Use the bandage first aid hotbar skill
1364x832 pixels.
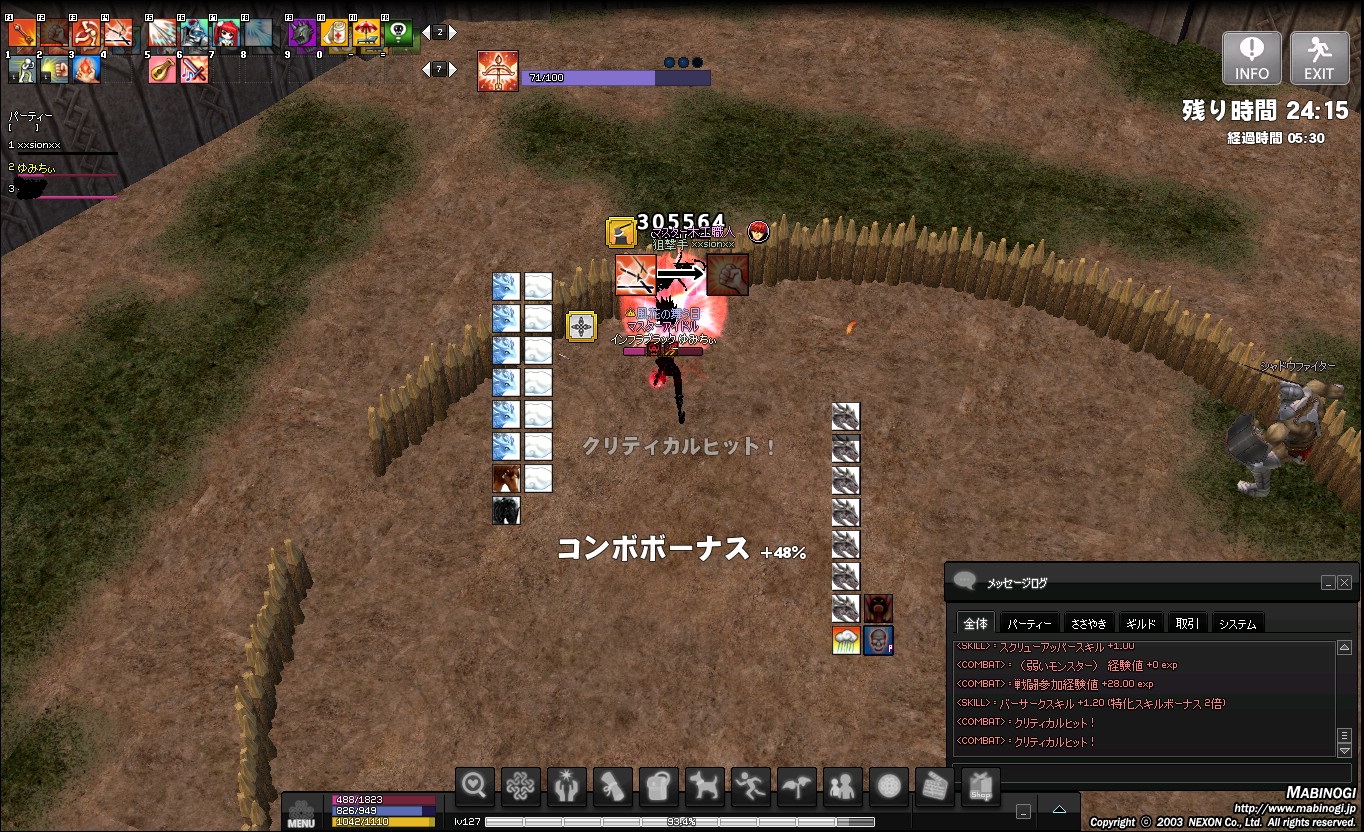[x=335, y=34]
